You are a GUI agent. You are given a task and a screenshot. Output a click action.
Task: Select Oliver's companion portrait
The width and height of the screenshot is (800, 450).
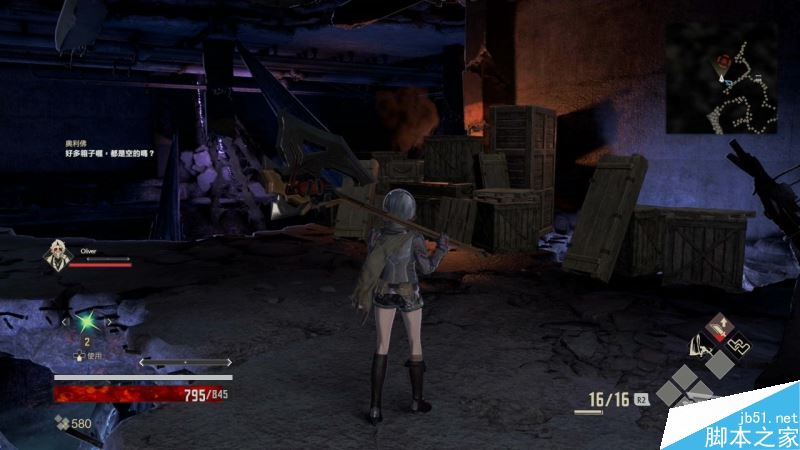coord(56,257)
